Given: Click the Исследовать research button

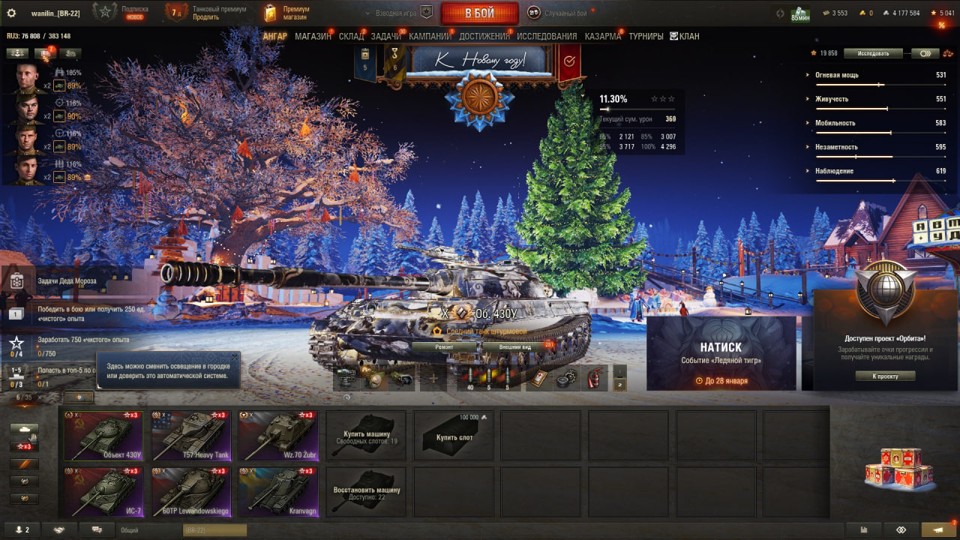Looking at the screenshot, I should point(873,53).
